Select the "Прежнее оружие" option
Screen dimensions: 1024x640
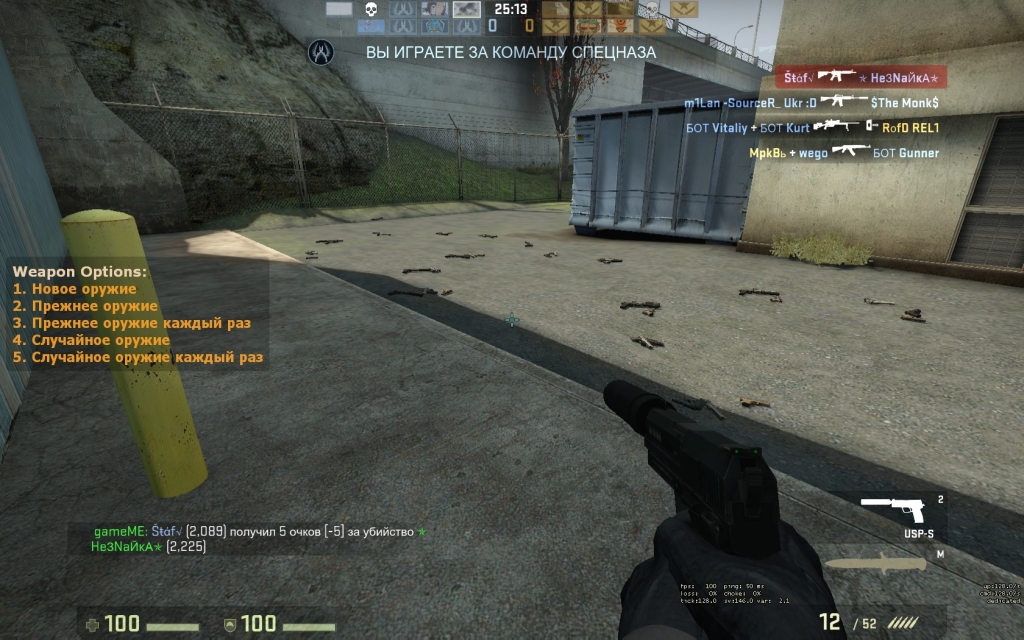point(94,306)
